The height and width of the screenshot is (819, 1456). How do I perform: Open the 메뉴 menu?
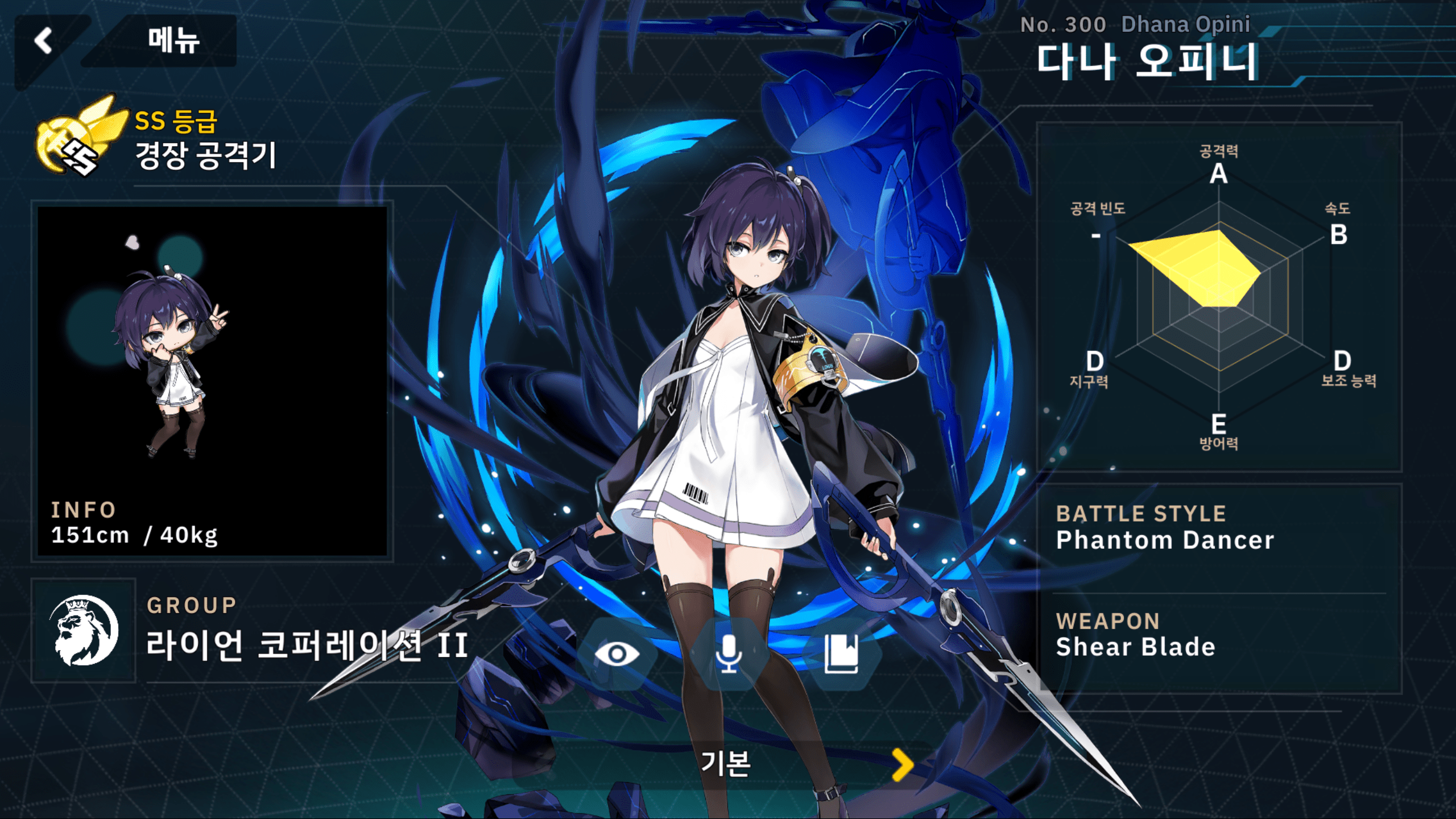coord(173,41)
